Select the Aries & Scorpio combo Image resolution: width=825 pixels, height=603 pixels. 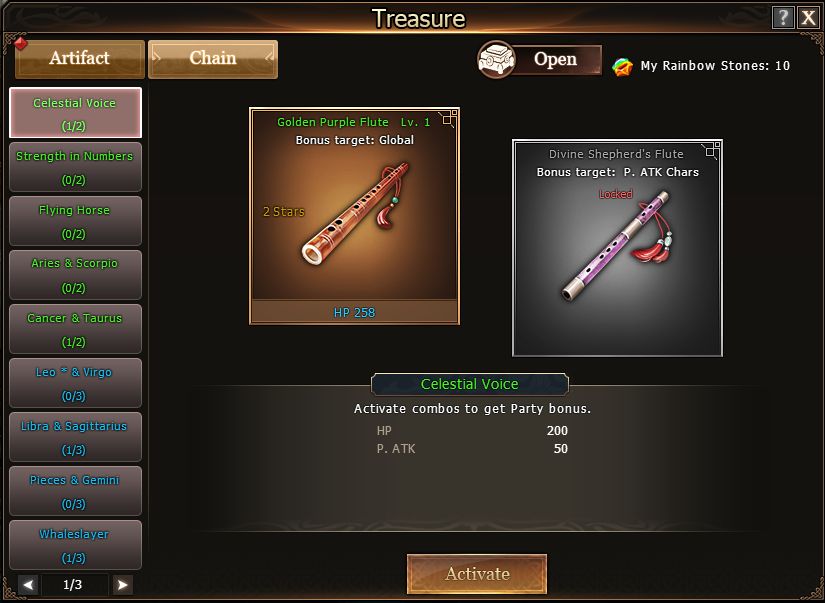(x=75, y=275)
